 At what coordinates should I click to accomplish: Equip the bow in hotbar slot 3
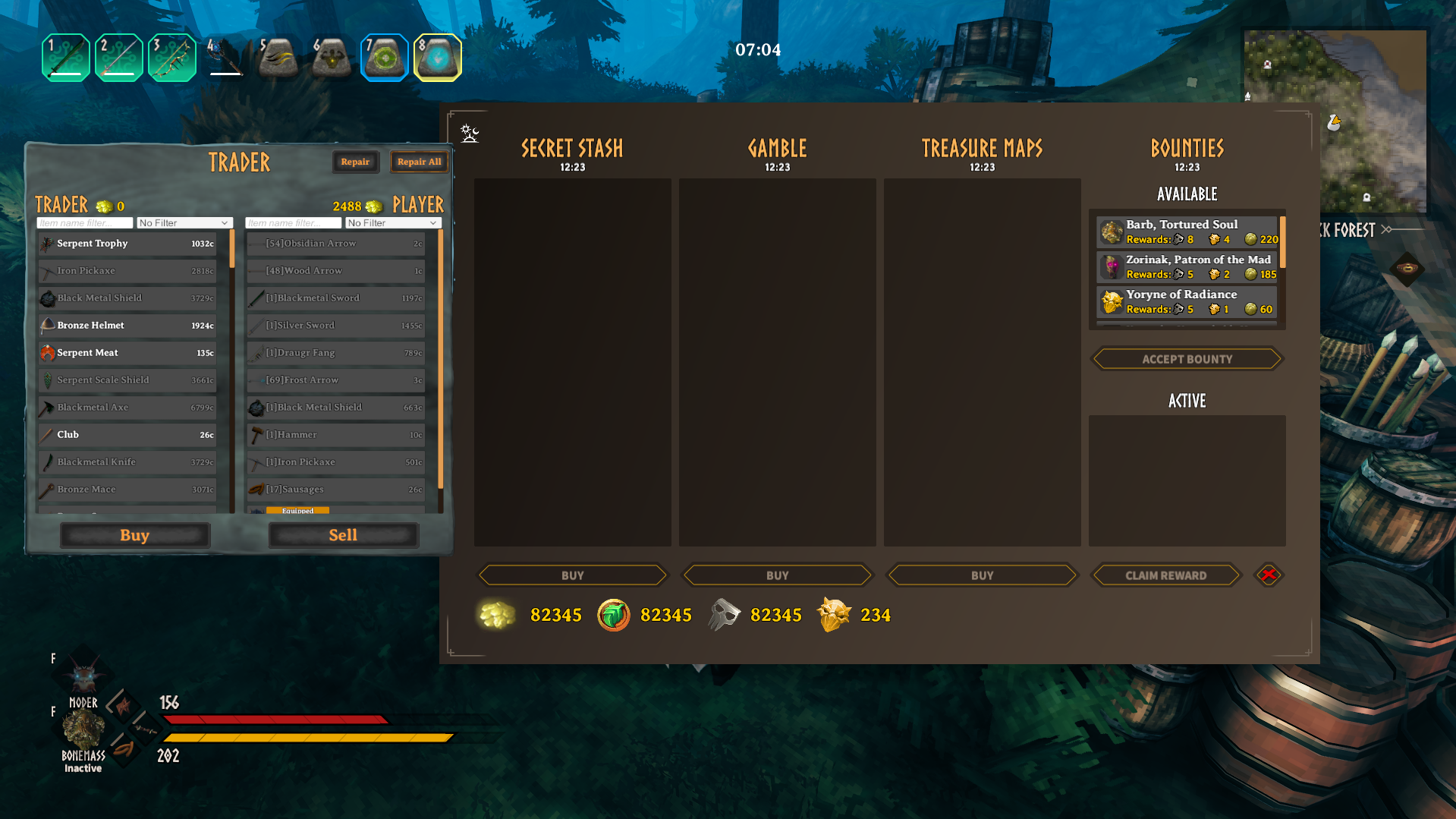(171, 57)
